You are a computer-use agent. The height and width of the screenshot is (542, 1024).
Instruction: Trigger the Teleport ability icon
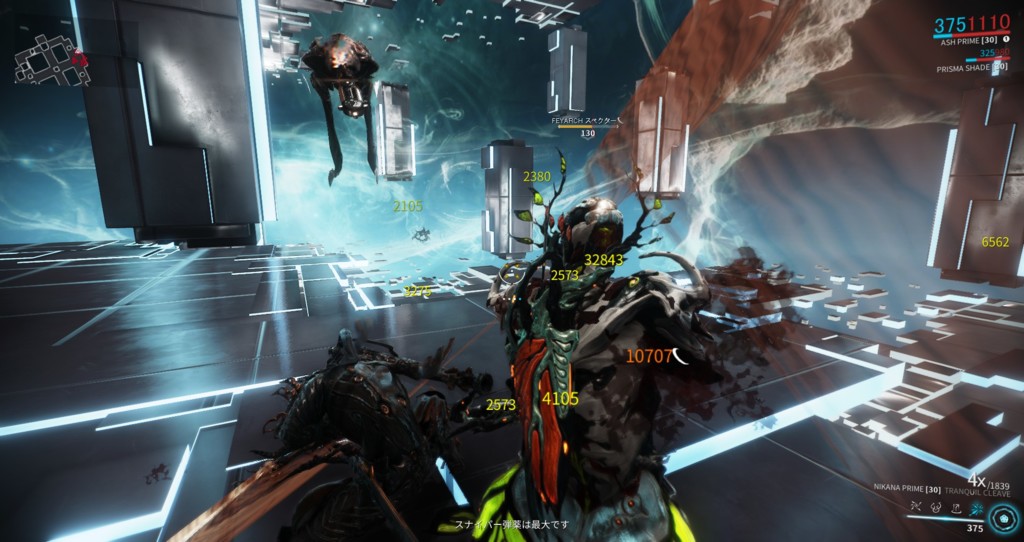(957, 509)
